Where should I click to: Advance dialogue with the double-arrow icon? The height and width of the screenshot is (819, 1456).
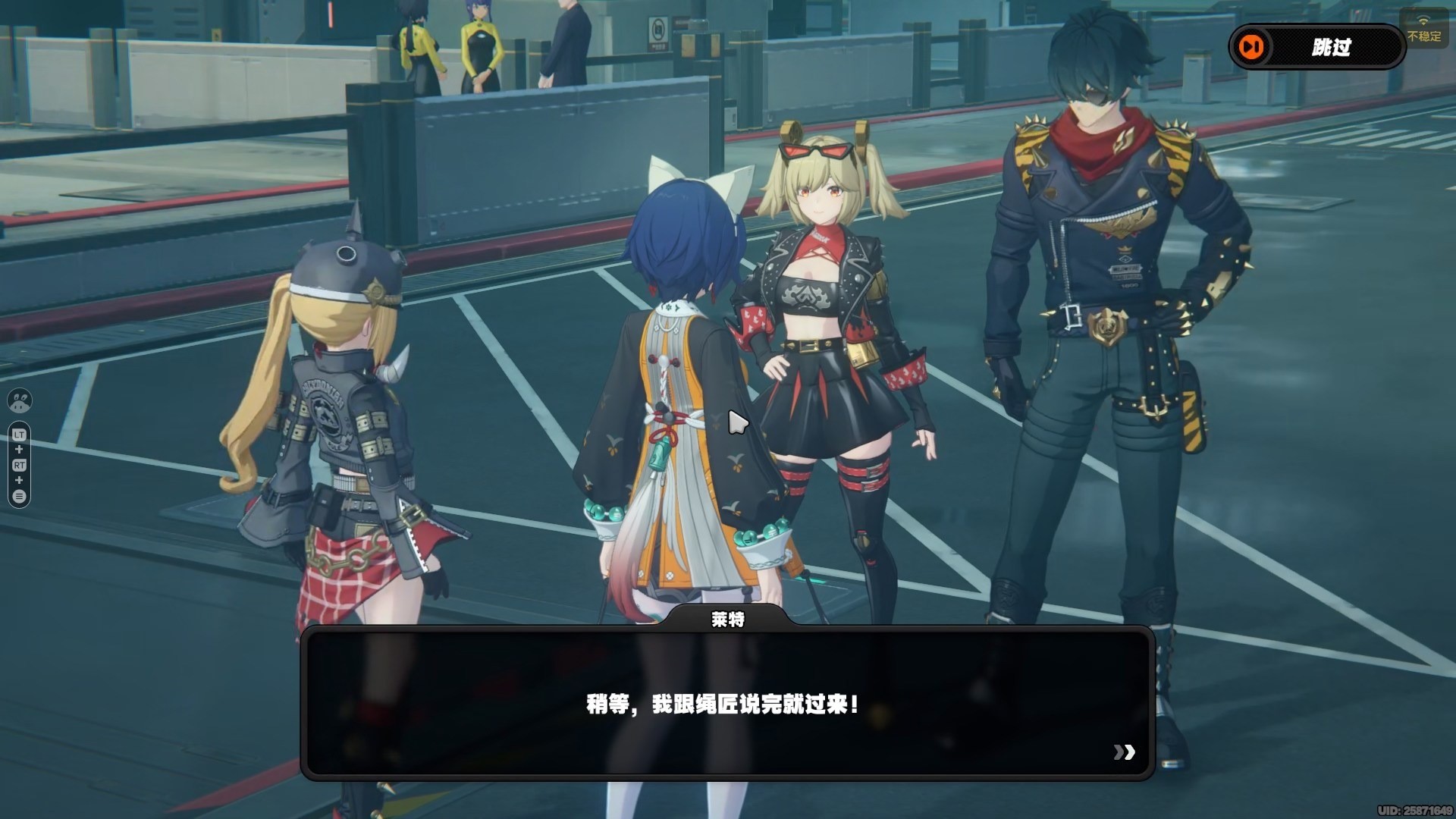[1124, 752]
